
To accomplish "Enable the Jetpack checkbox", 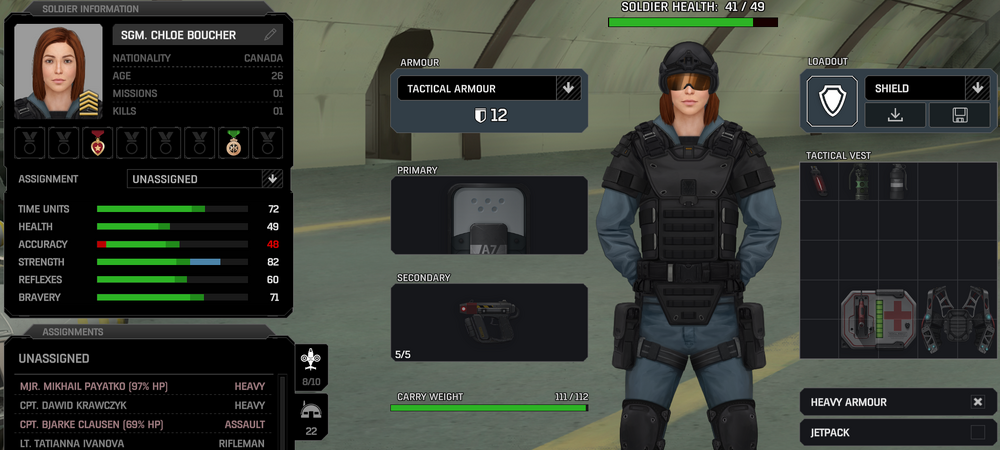I will point(977,432).
